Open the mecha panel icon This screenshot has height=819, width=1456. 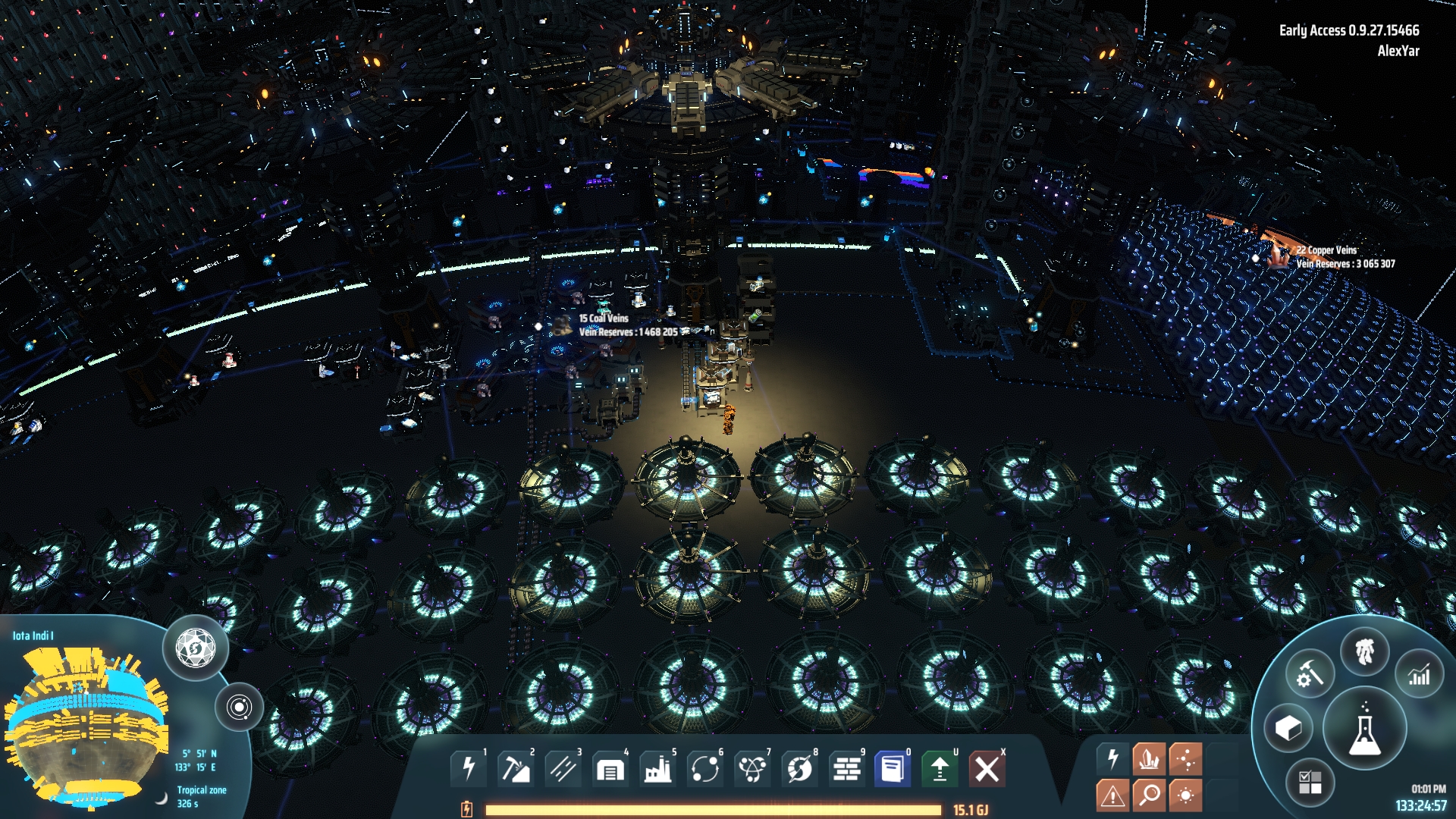(x=1364, y=651)
